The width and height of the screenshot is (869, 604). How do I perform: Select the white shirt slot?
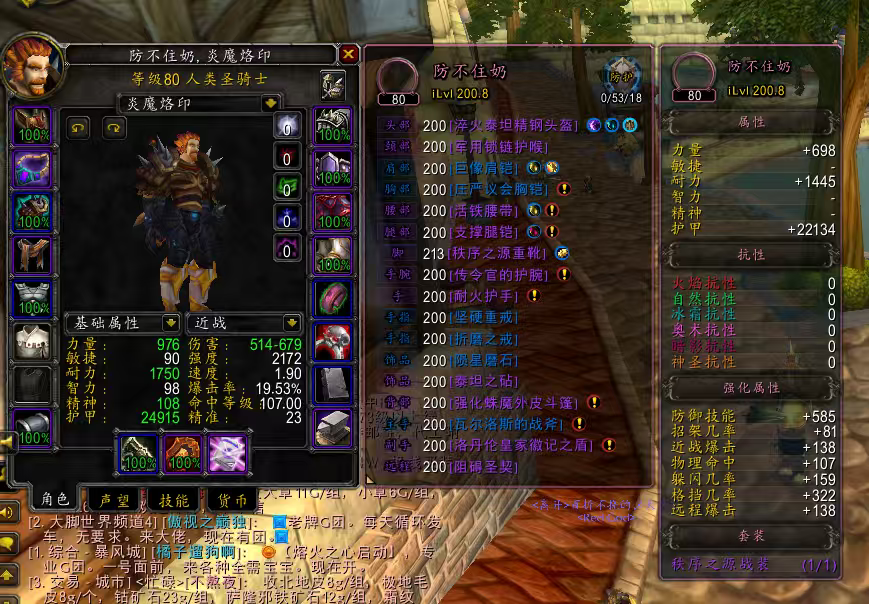point(30,342)
